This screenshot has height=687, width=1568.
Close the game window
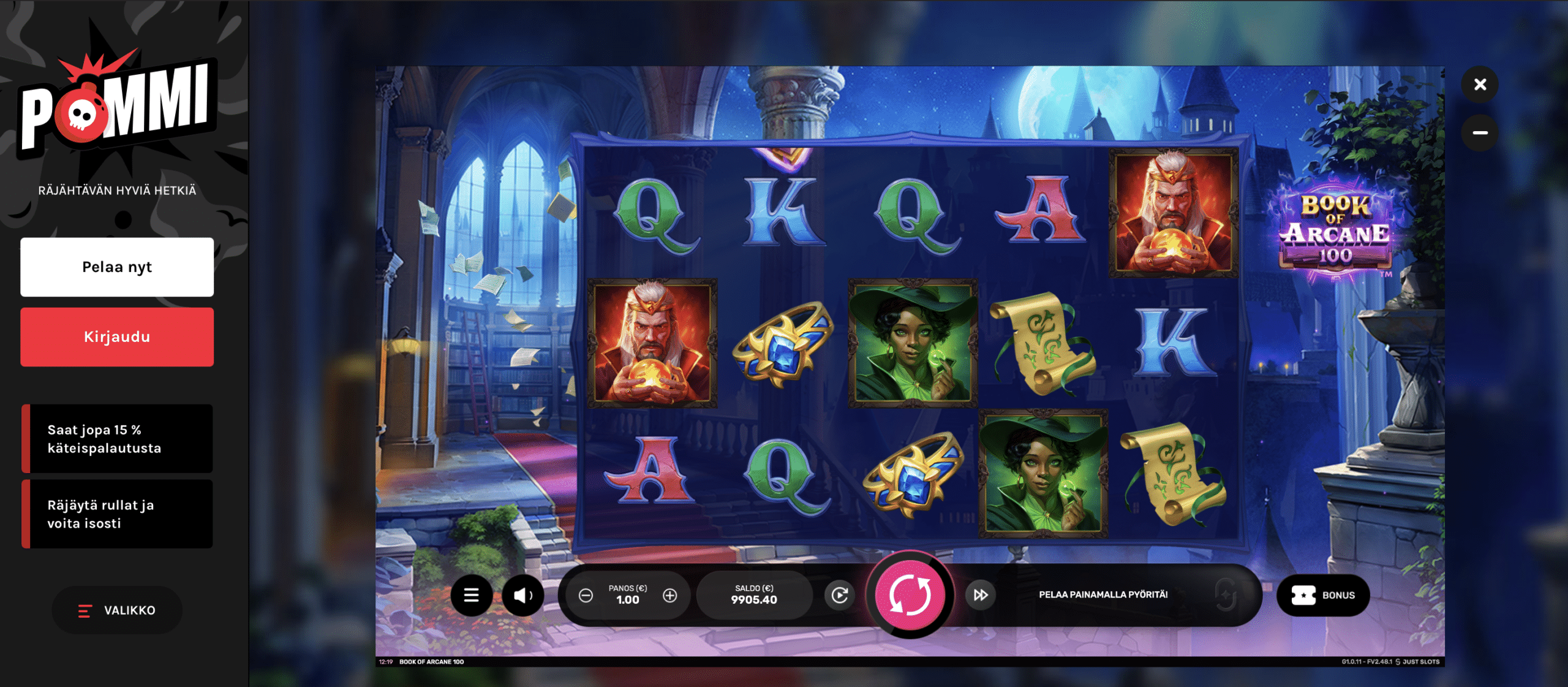(x=1480, y=85)
